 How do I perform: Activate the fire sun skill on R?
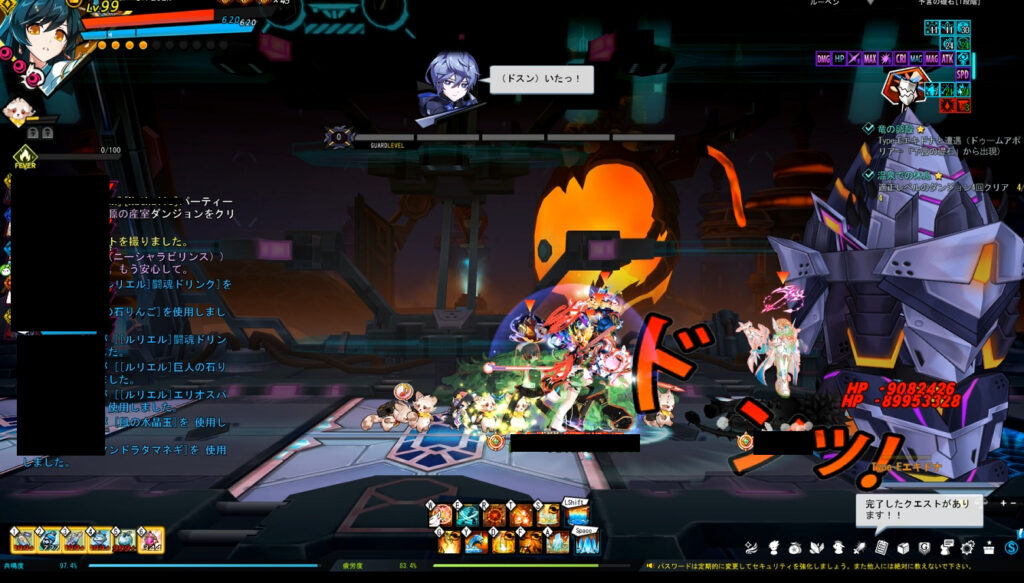pyautogui.click(x=494, y=517)
